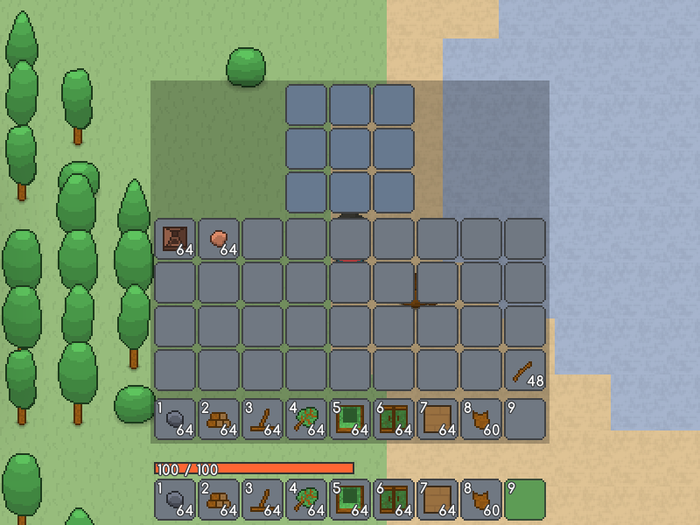Screen dimensions: 700x525
Task: Choose slot 5 green block on the bottom HUD hotbar
Action: (350, 499)
